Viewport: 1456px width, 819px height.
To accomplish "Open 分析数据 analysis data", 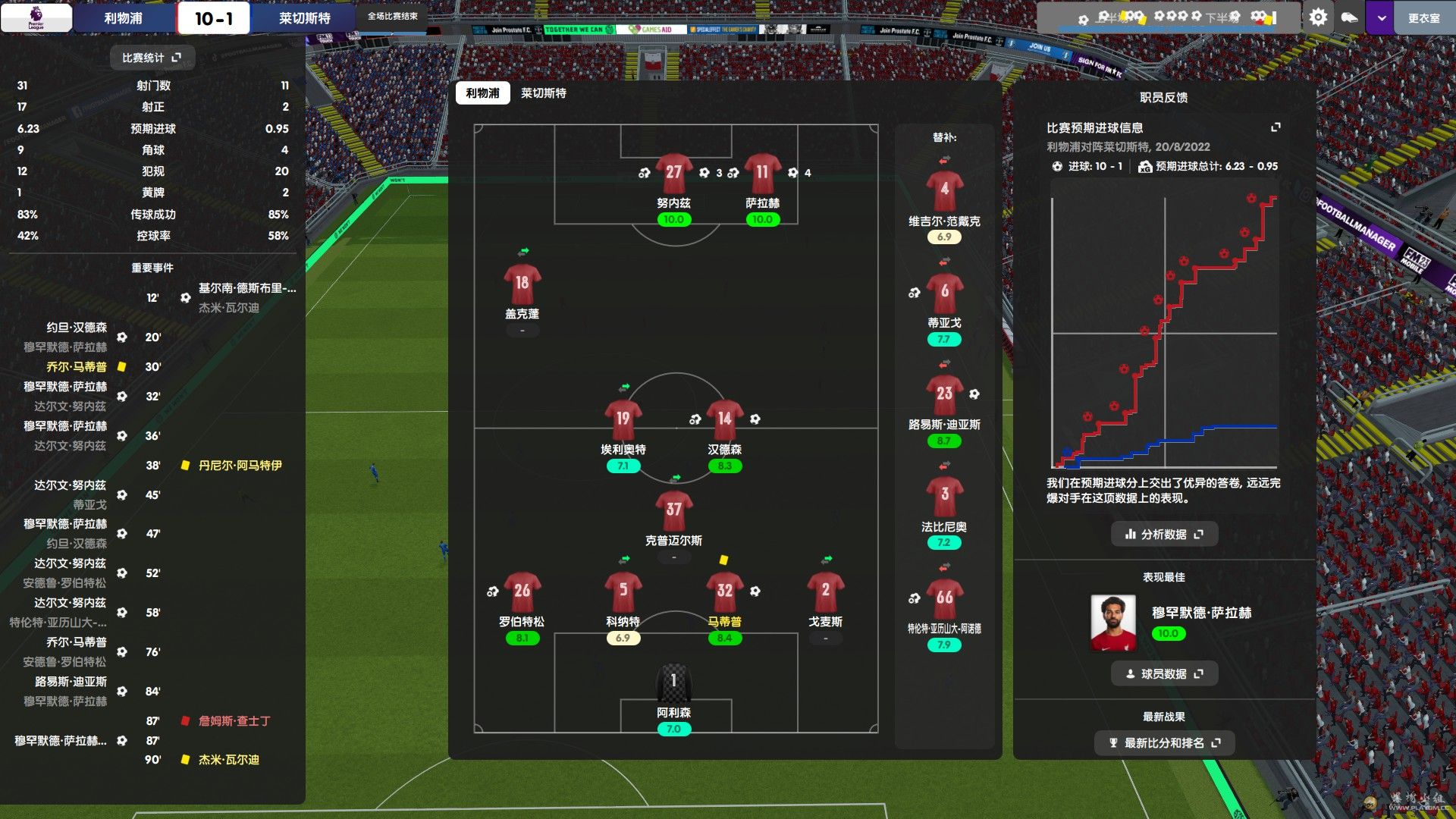I will click(1164, 535).
